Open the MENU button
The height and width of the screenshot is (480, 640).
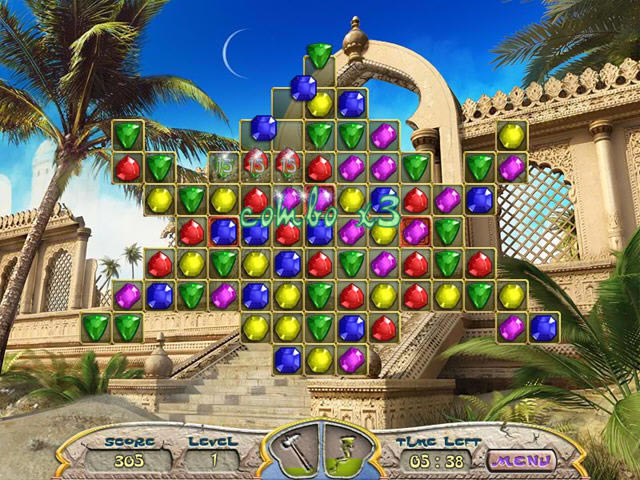click(x=520, y=460)
